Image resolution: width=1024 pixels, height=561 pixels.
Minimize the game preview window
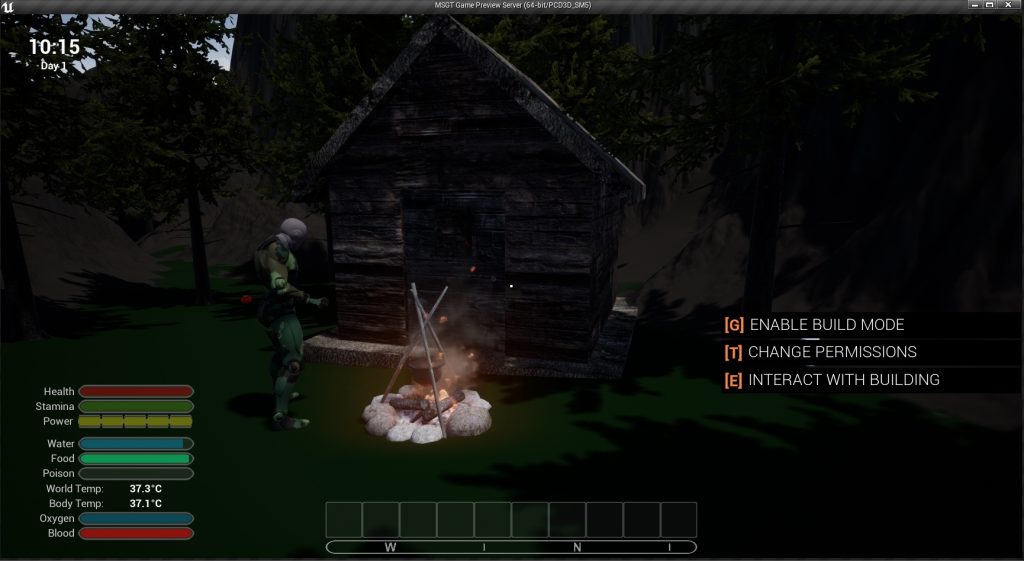974,6
